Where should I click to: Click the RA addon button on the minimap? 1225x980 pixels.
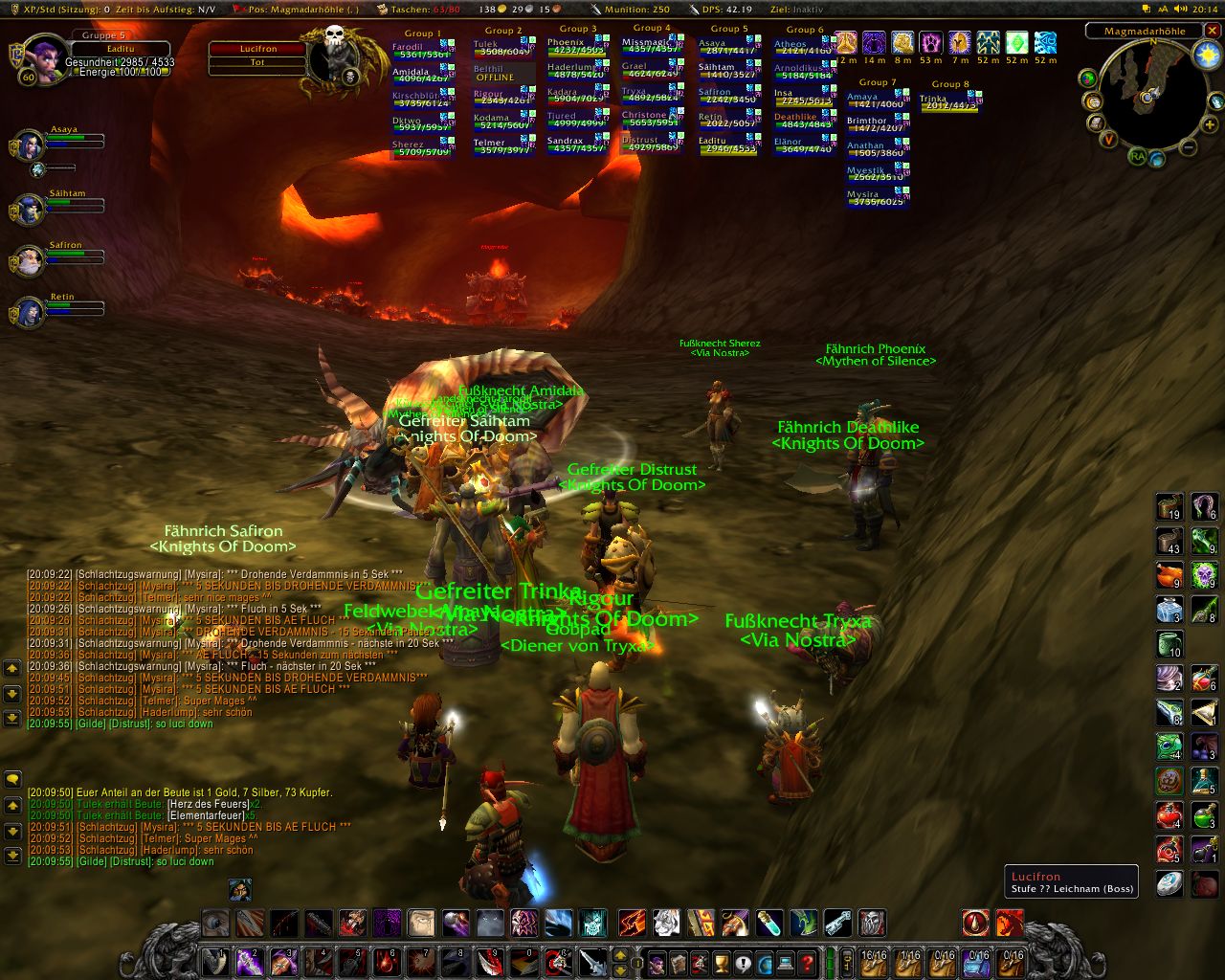[x=1137, y=156]
